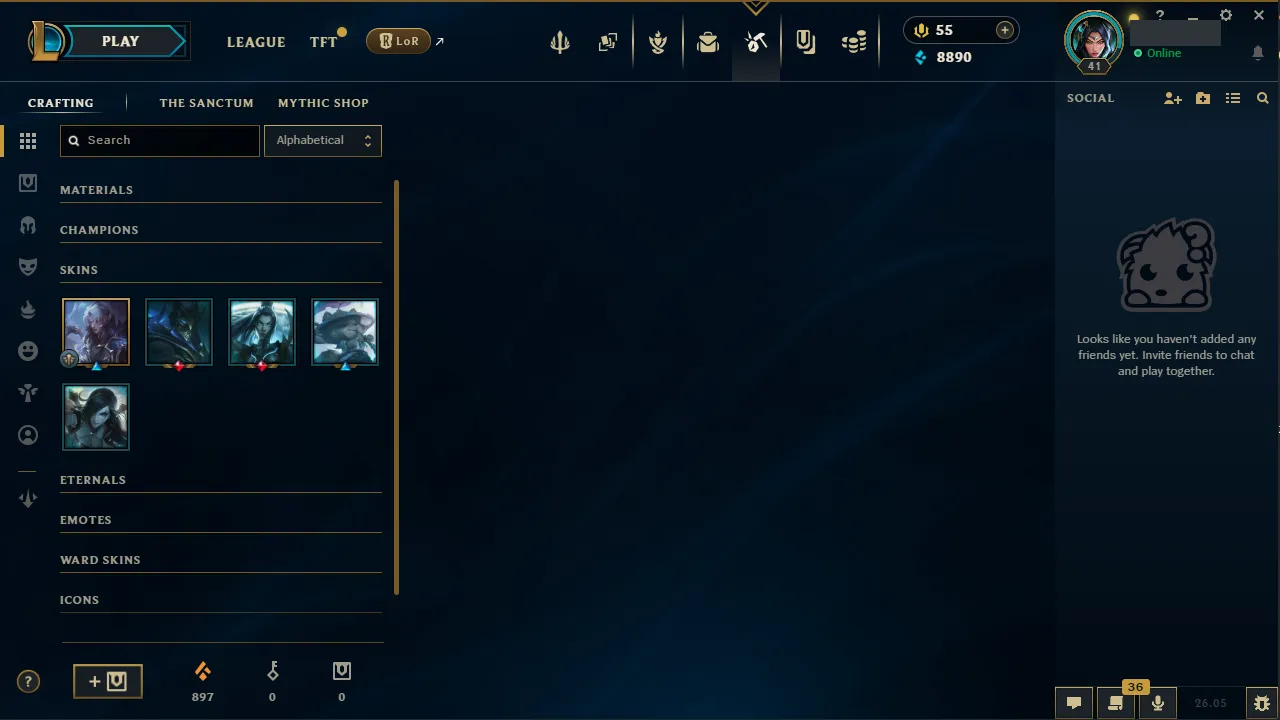Open the TFT menu item
Viewport: 1280px width, 720px height.
point(323,42)
